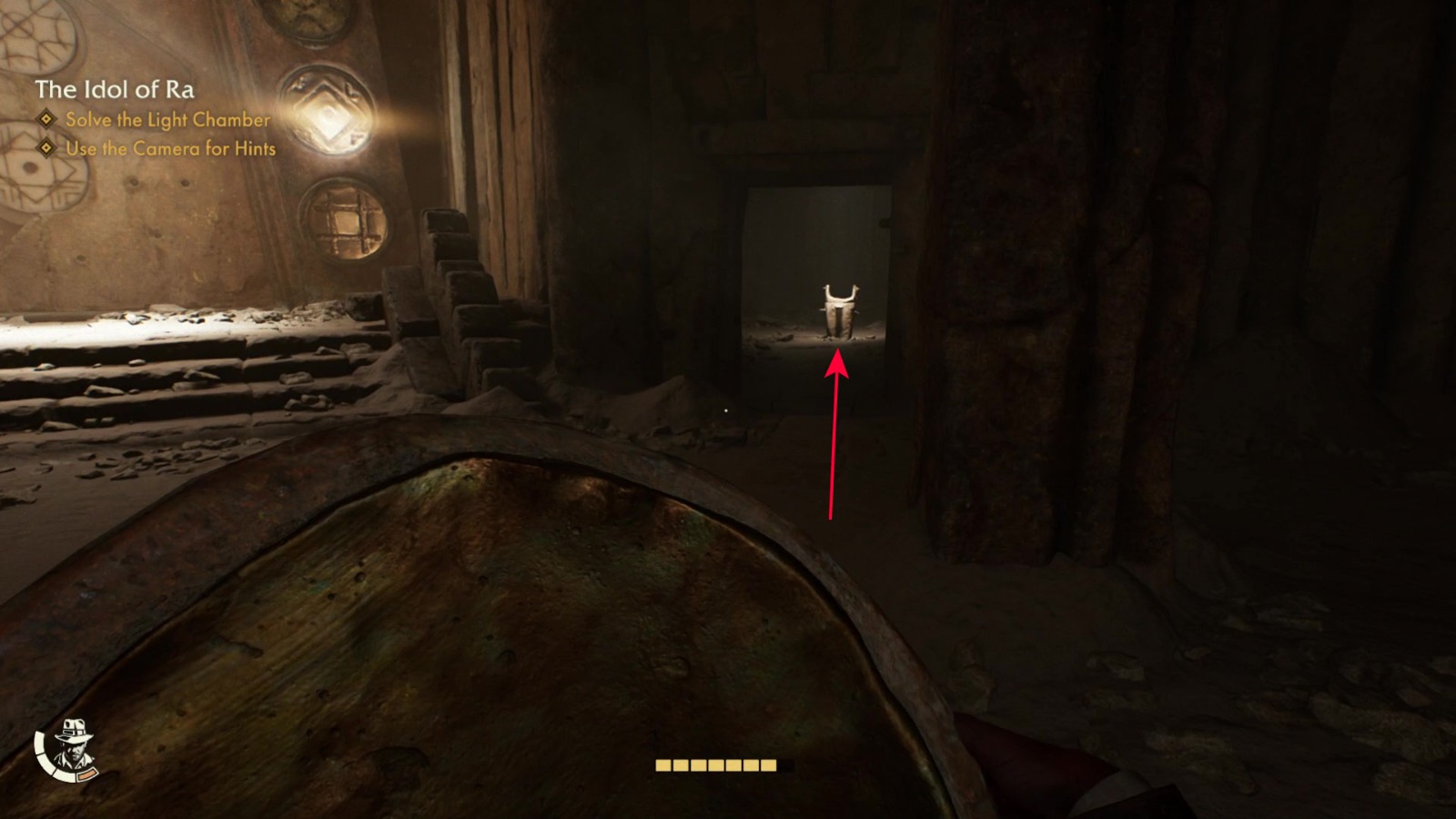The width and height of the screenshot is (1456, 819).
Task: Click the item slot box beside the portrait
Action: point(87,775)
